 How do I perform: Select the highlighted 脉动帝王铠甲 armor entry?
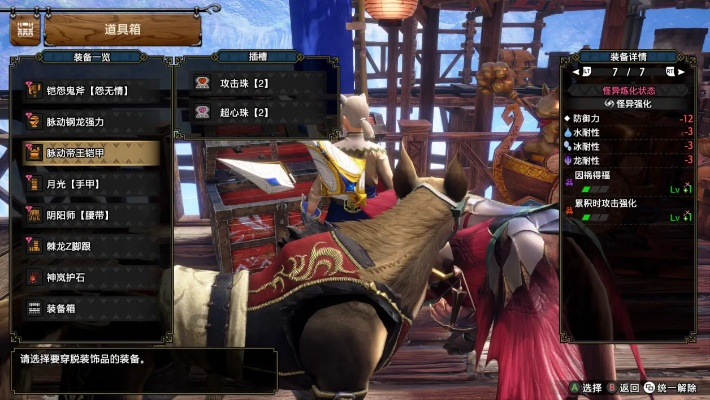coord(88,153)
